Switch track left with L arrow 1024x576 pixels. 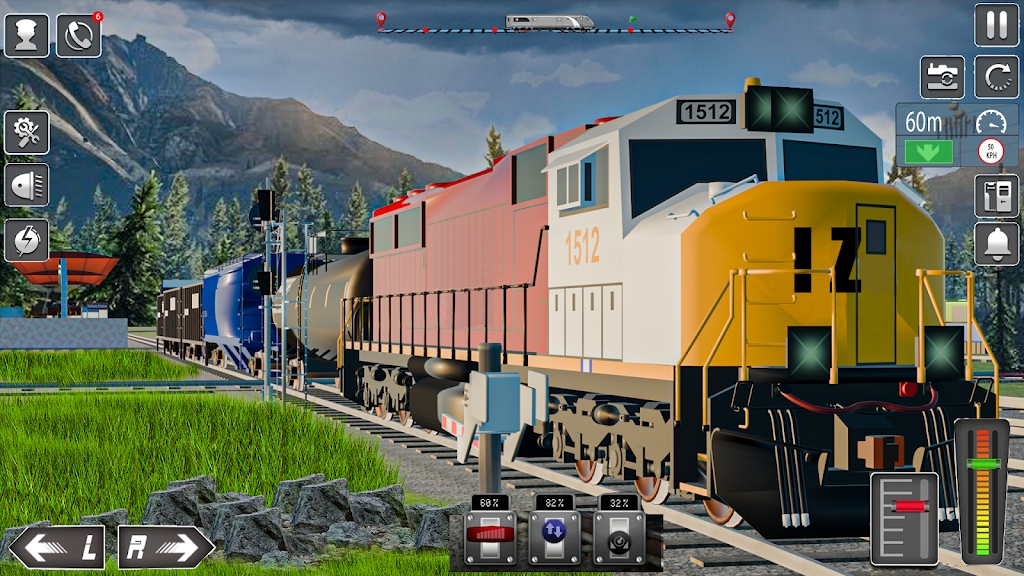[55, 547]
